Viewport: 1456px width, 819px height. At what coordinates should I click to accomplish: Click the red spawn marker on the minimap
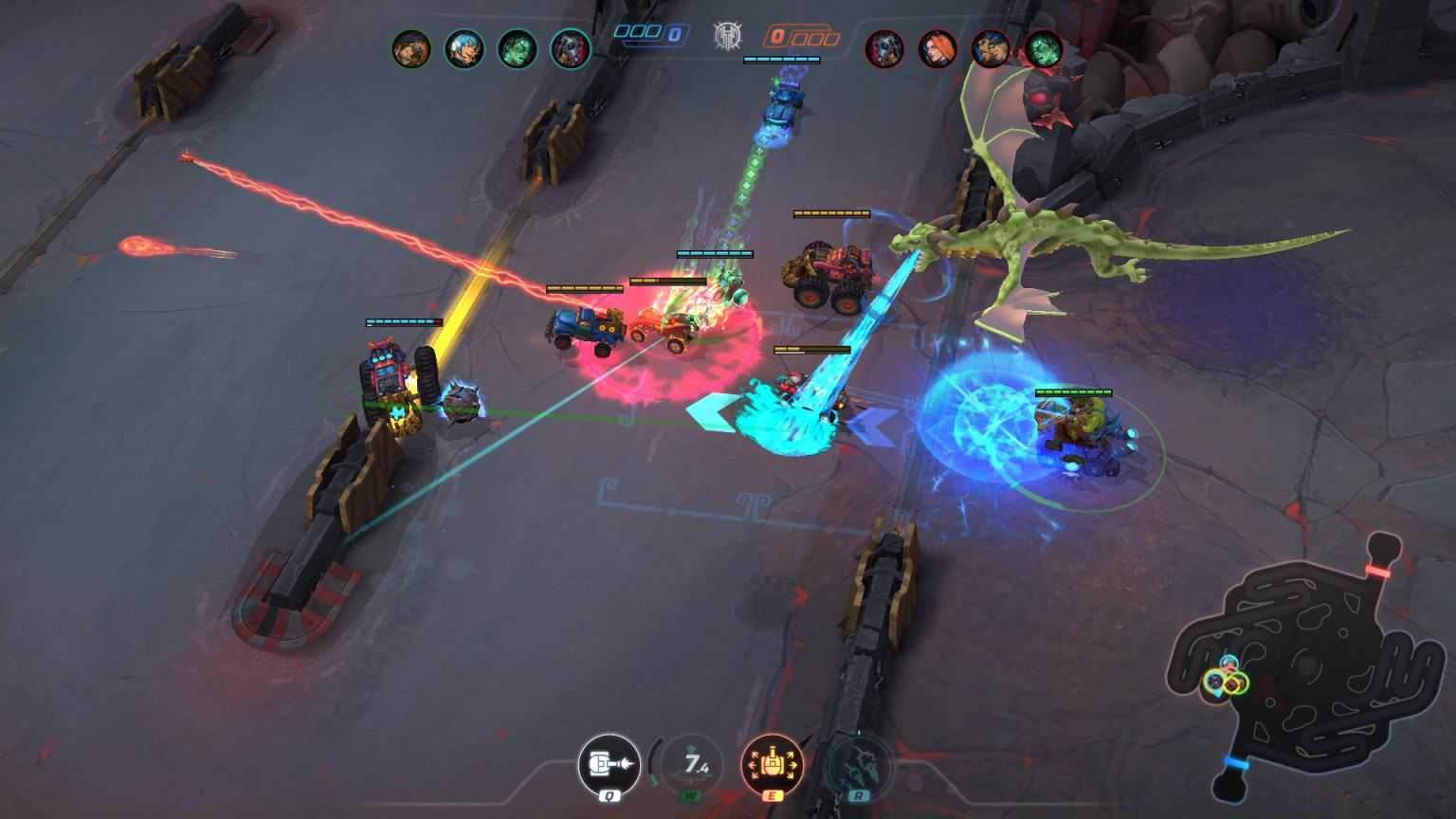[x=1376, y=569]
